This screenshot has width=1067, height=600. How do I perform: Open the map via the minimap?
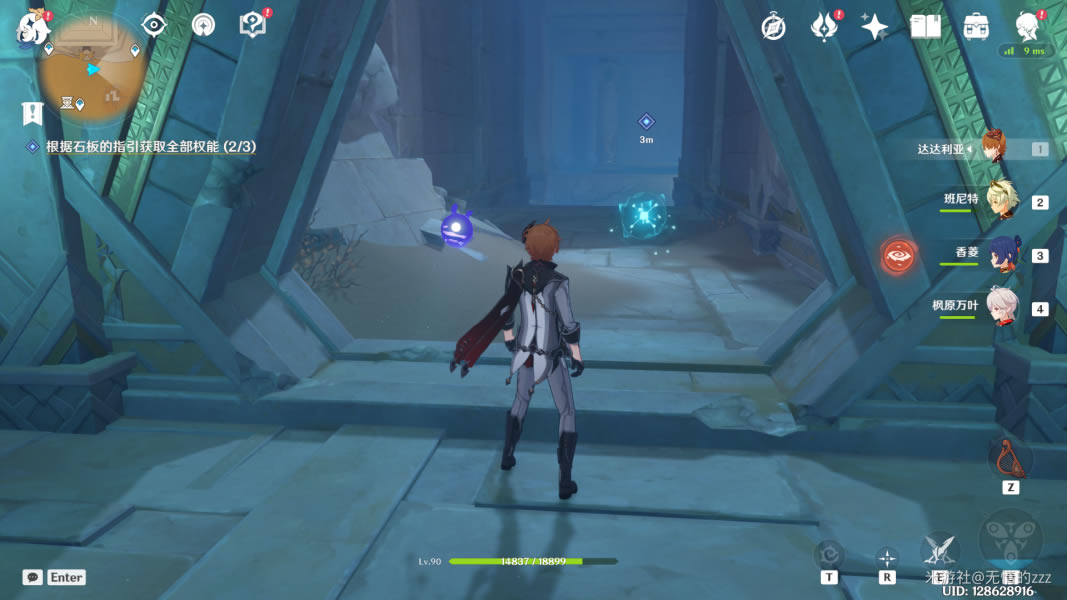point(94,66)
